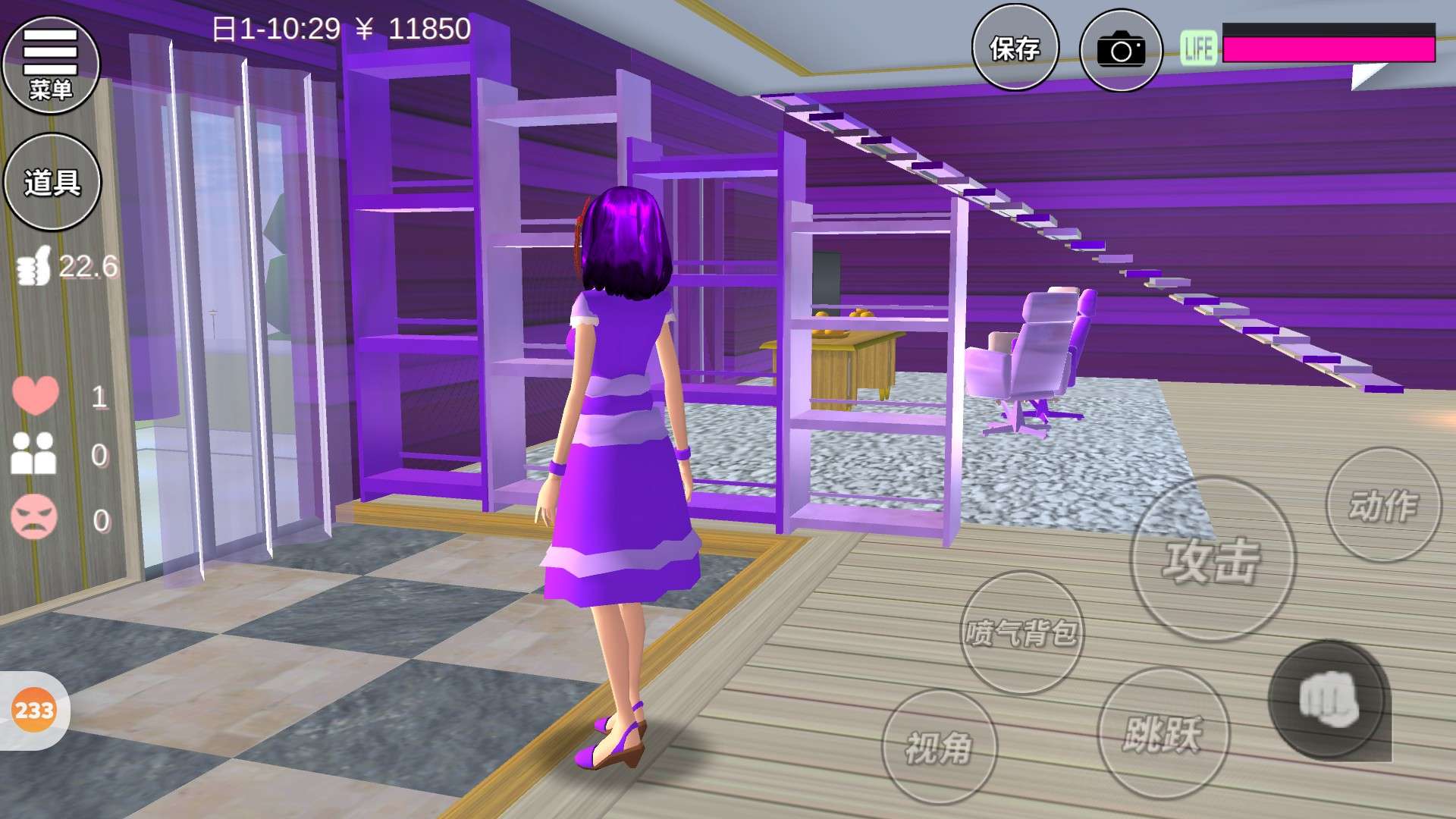This screenshot has height=819, width=1456.
Task: Open the orange 233 floating badge
Action: coord(34,711)
